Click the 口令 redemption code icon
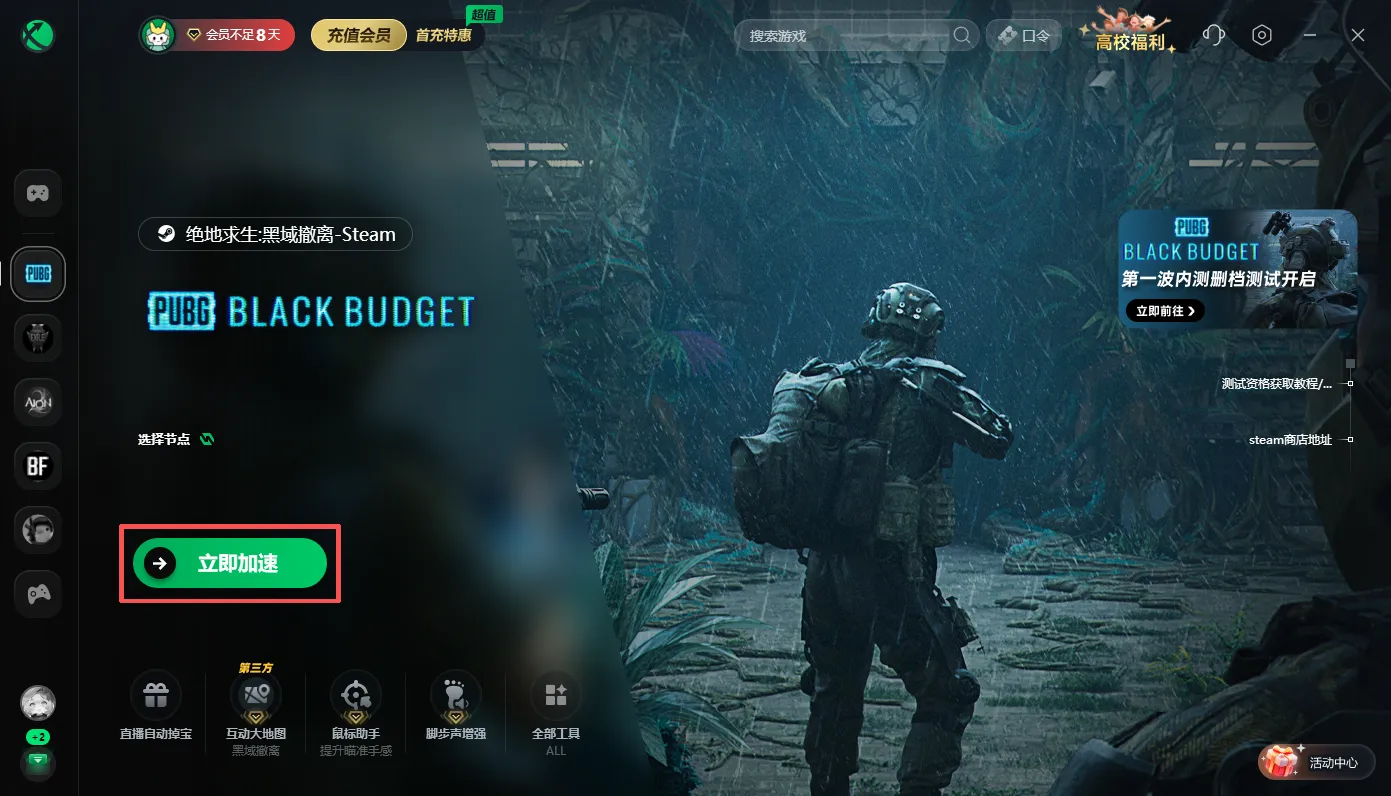The image size is (1391, 796). coord(1023,35)
